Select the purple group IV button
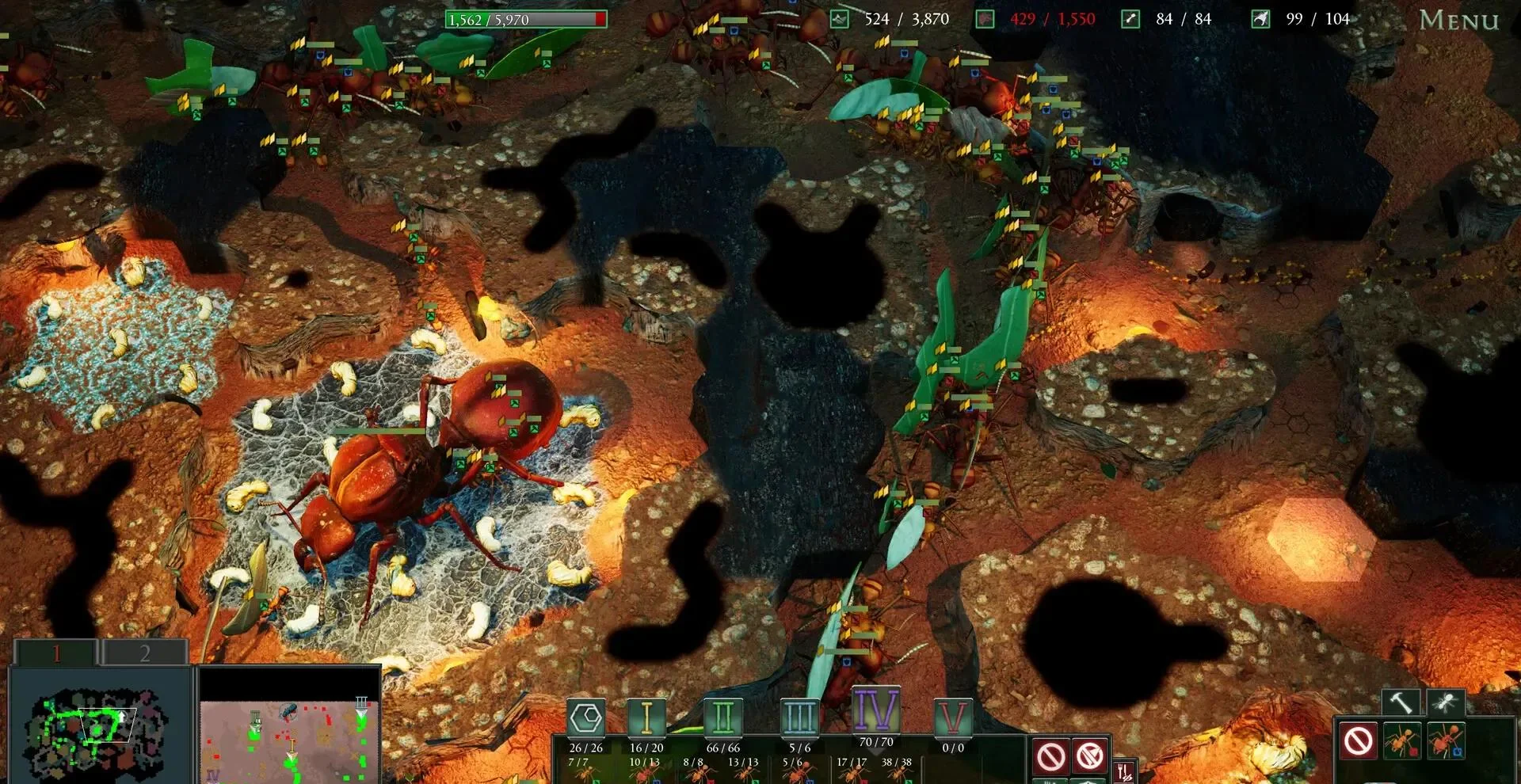This screenshot has width=1521, height=784. (875, 710)
